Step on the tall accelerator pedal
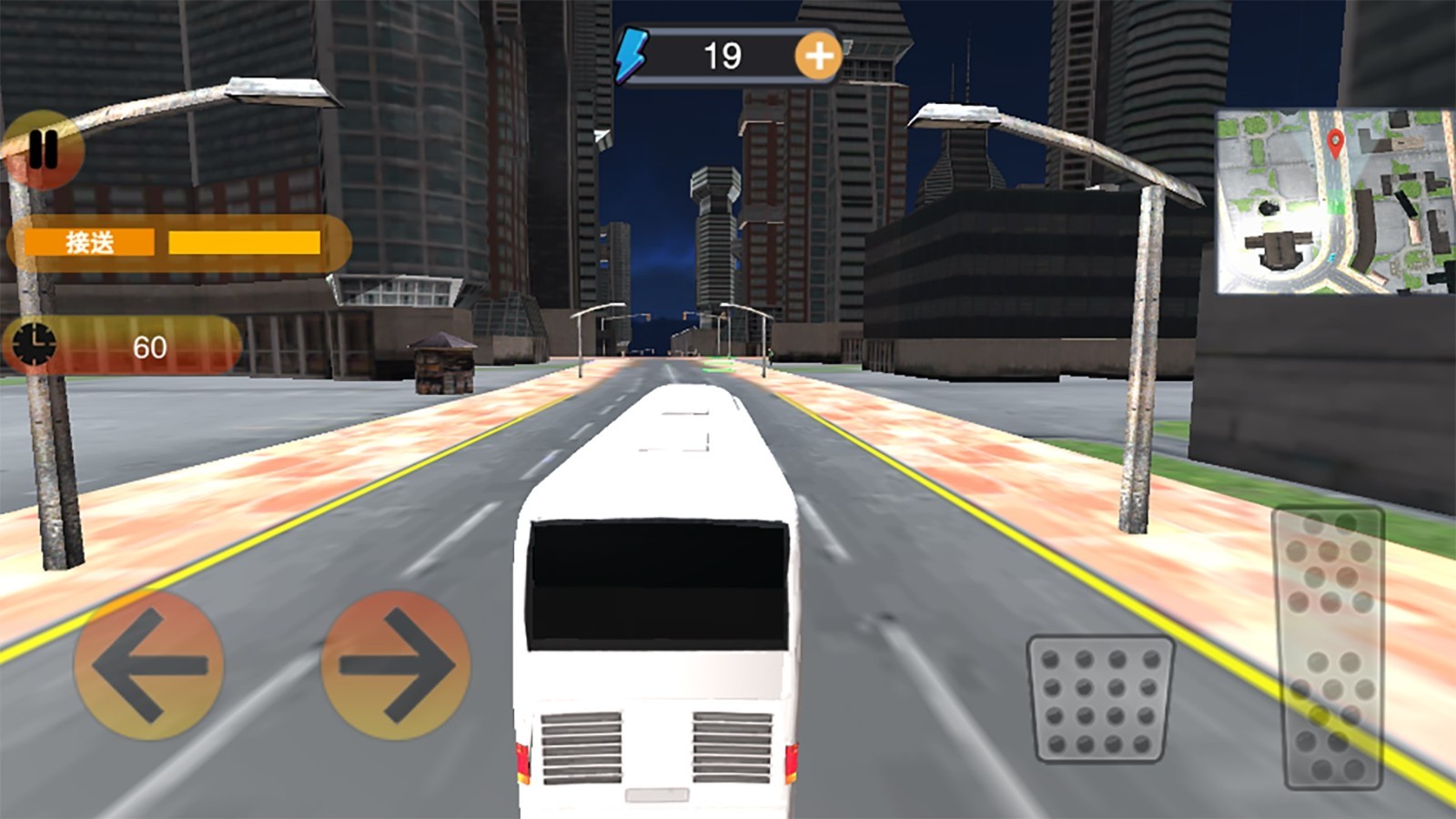 (1330, 647)
